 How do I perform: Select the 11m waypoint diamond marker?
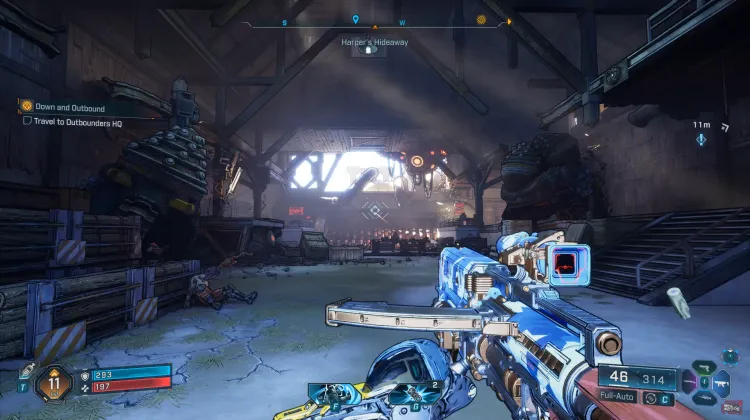click(701, 140)
